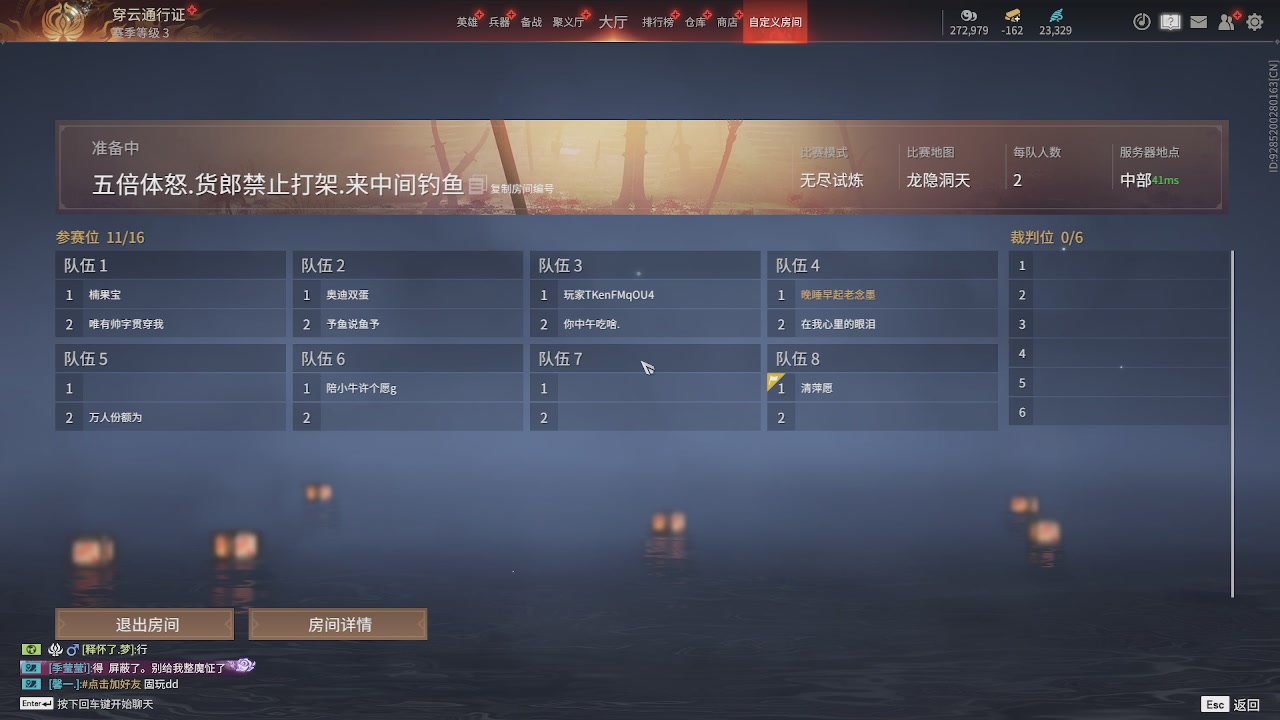Open the 商店 menu item

tap(727, 20)
